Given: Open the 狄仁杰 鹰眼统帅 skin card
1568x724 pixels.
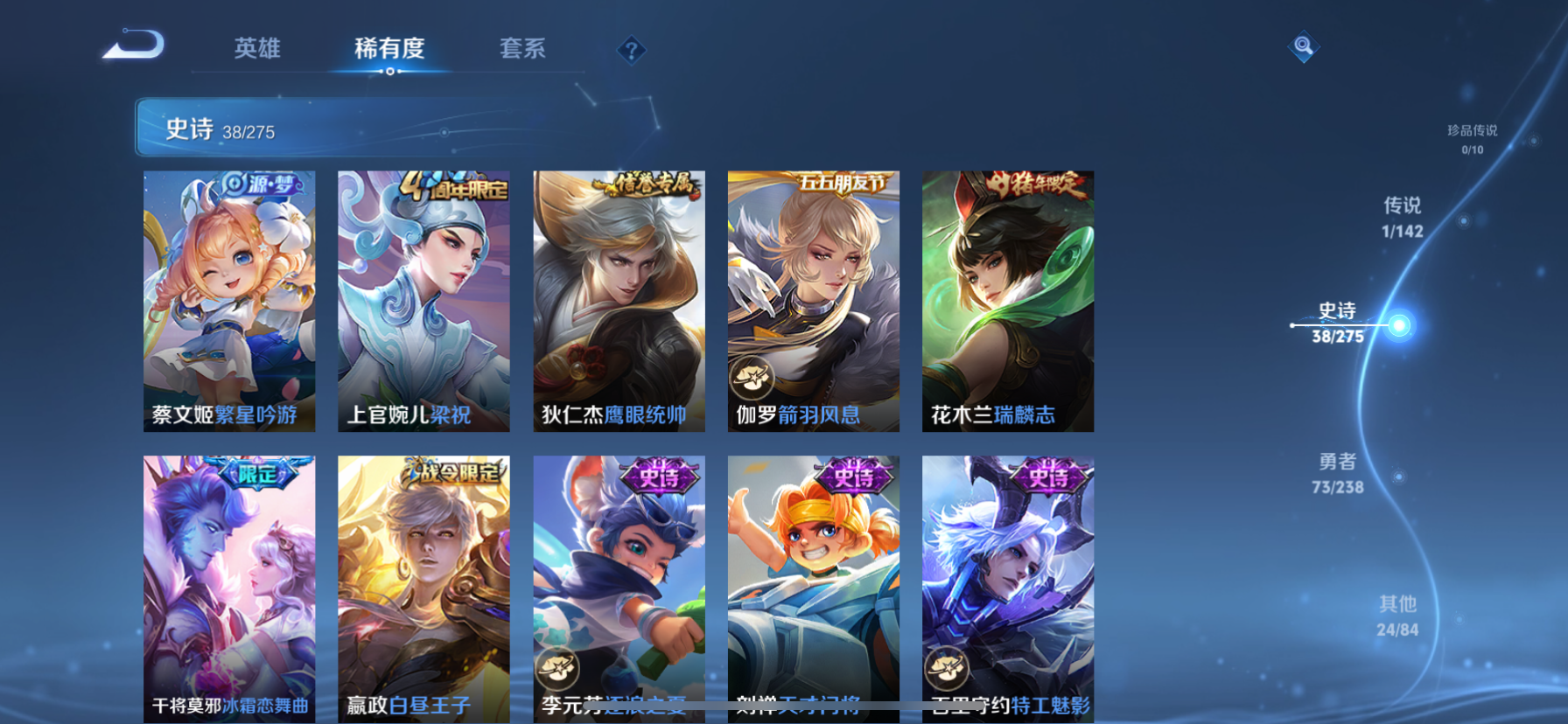Looking at the screenshot, I should [x=619, y=302].
